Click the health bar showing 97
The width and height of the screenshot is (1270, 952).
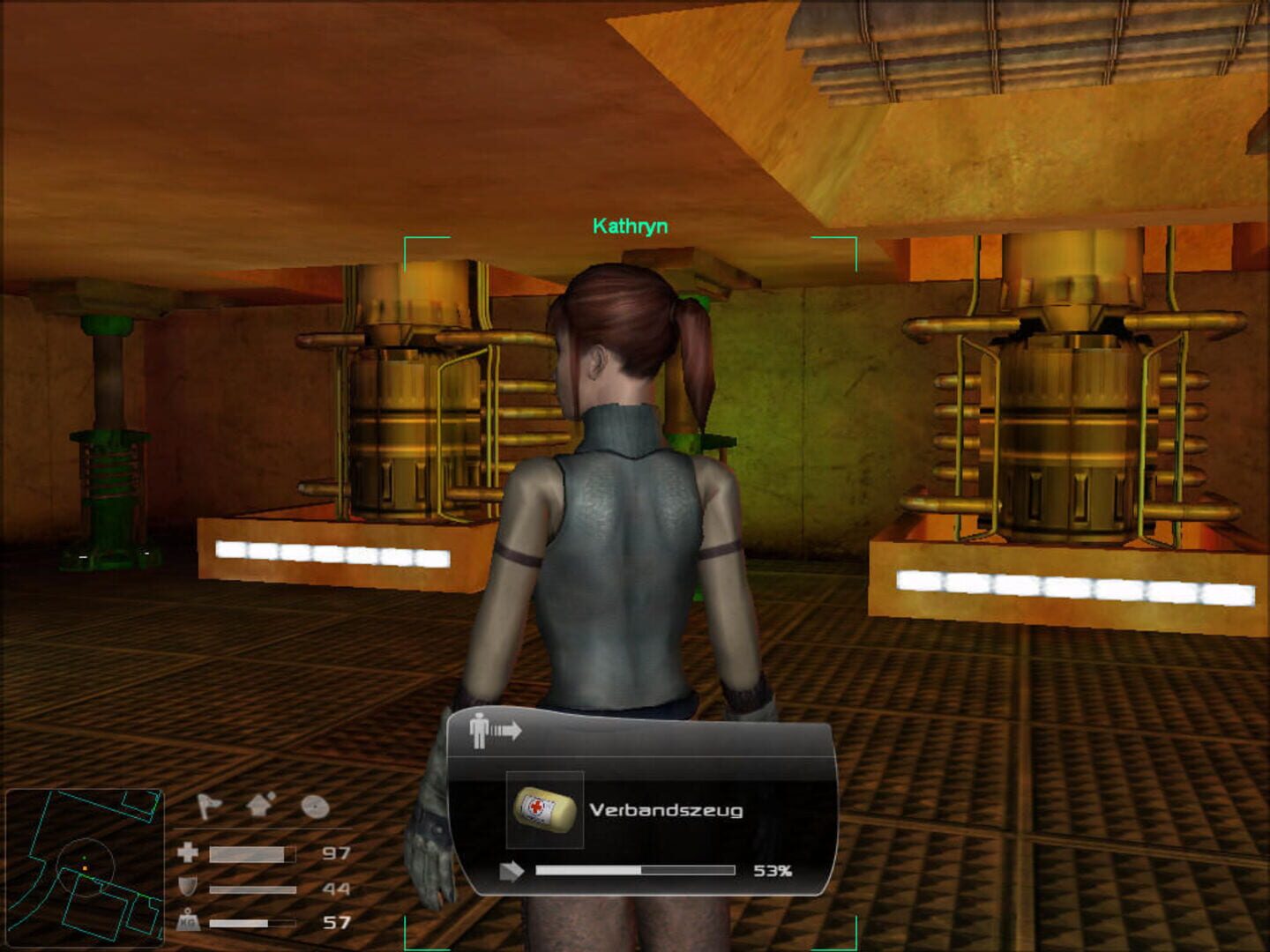pyautogui.click(x=251, y=853)
